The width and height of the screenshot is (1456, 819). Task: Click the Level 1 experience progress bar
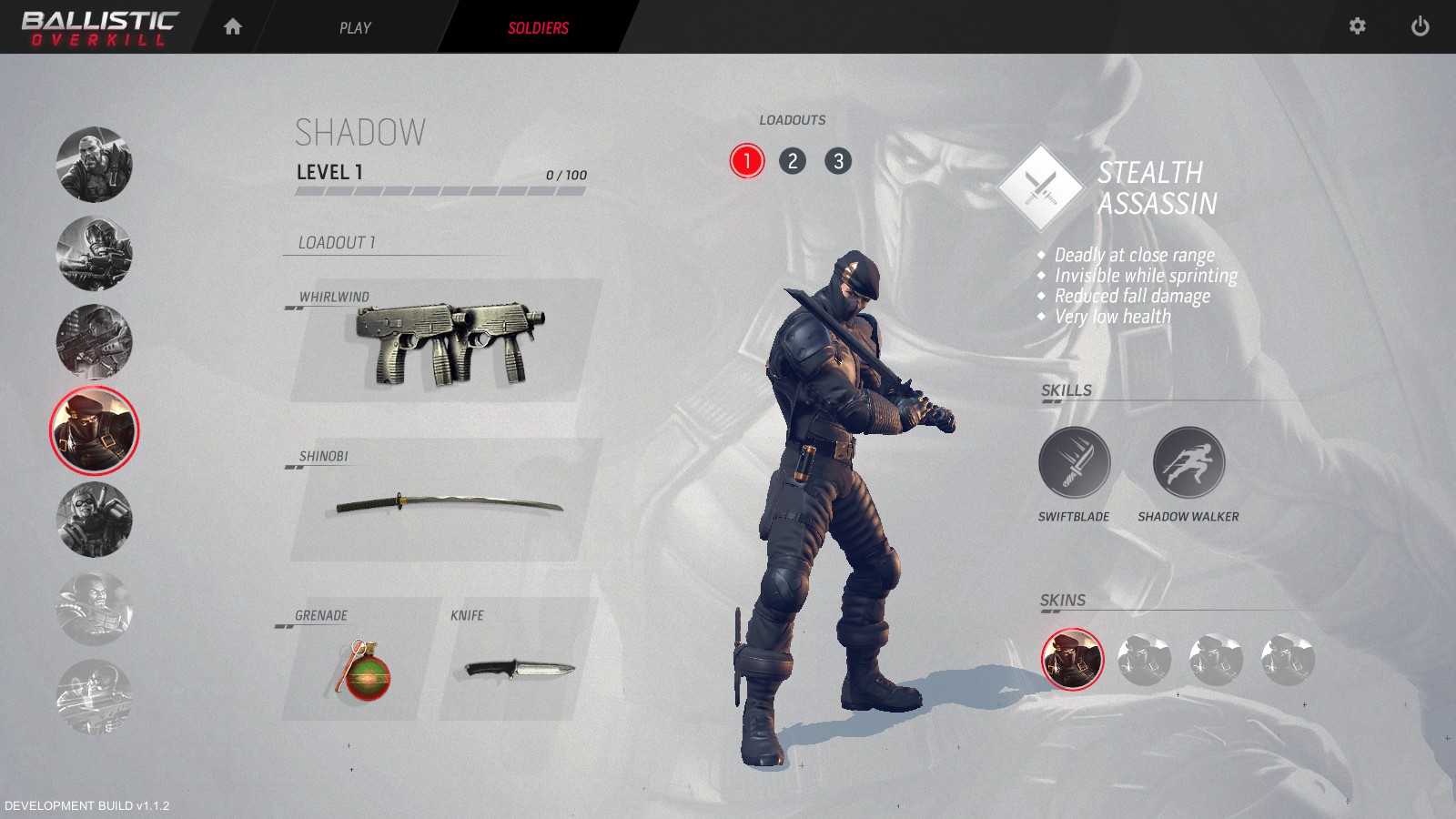441,191
